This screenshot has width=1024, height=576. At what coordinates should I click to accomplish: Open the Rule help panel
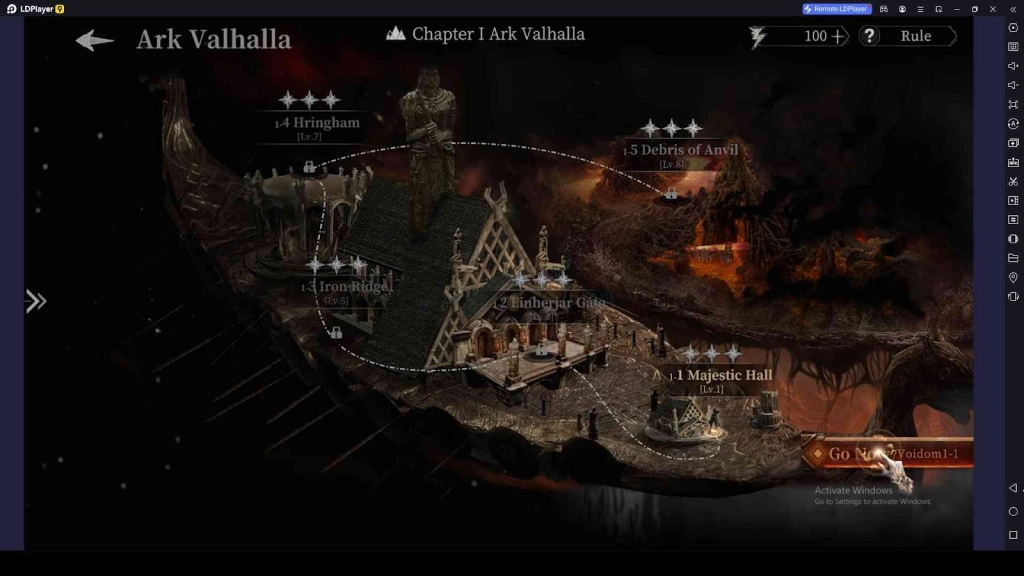click(908, 36)
